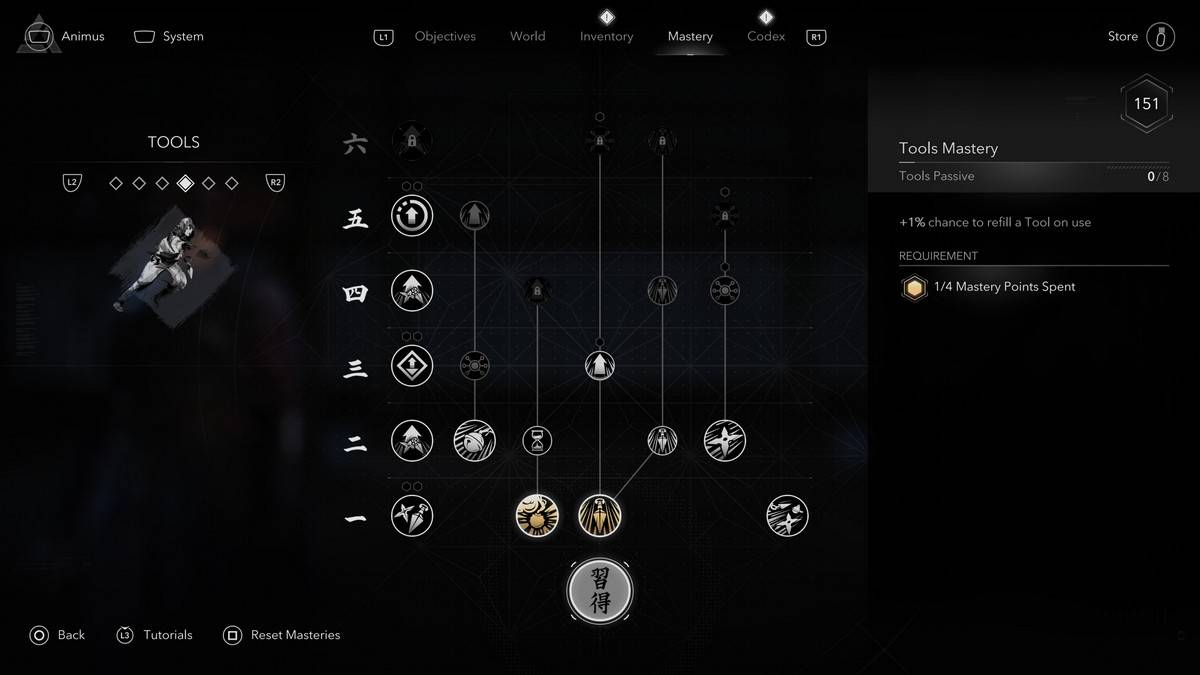Click the central kanji mastery emblem
Screen dimensions: 1200x675
600,591
